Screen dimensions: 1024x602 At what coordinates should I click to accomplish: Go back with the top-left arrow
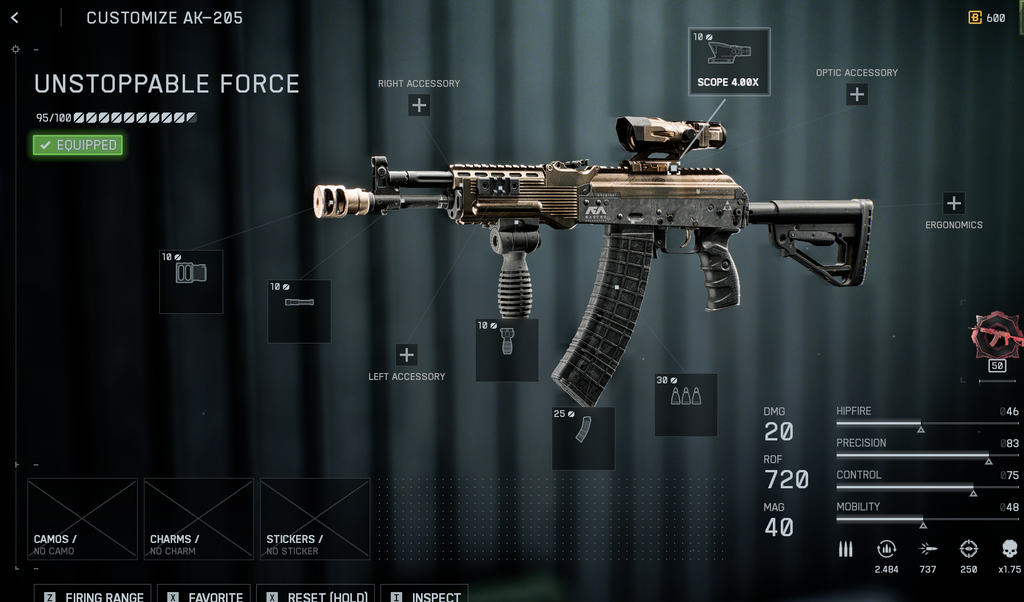point(14,18)
